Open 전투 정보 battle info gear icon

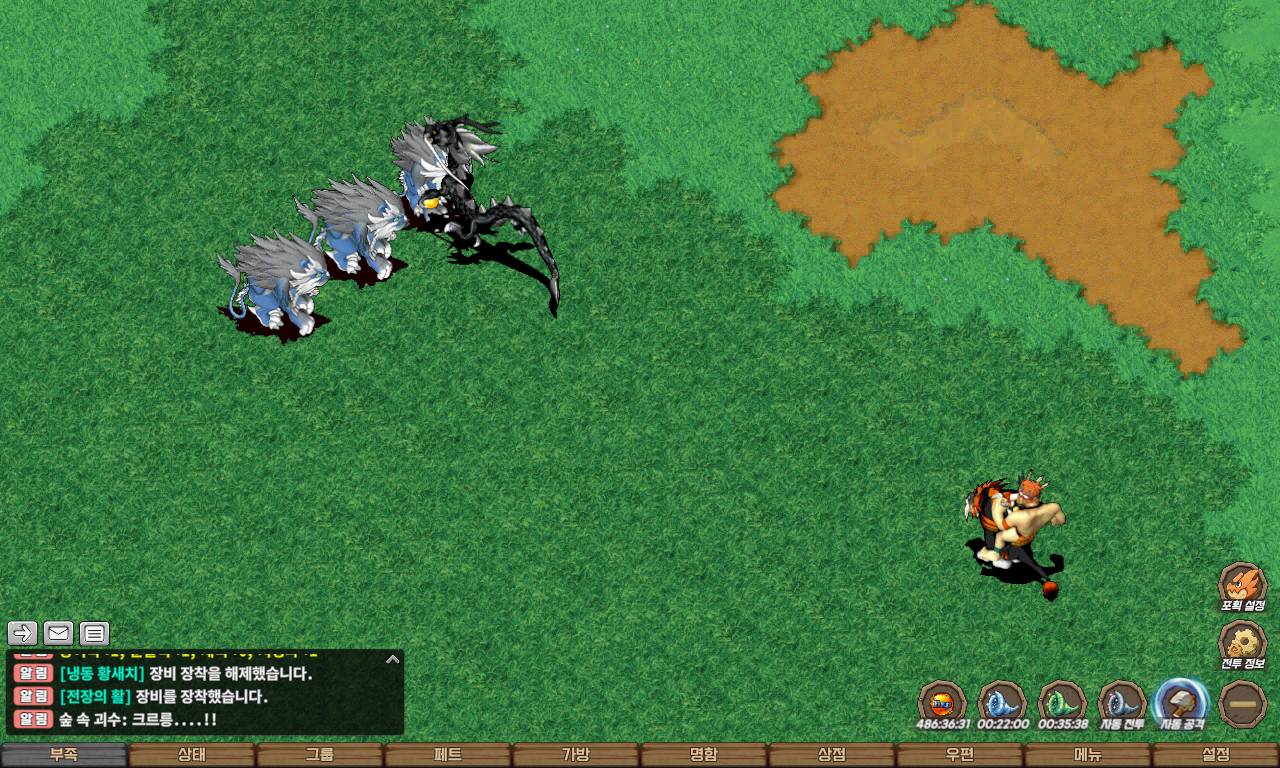pos(1242,643)
